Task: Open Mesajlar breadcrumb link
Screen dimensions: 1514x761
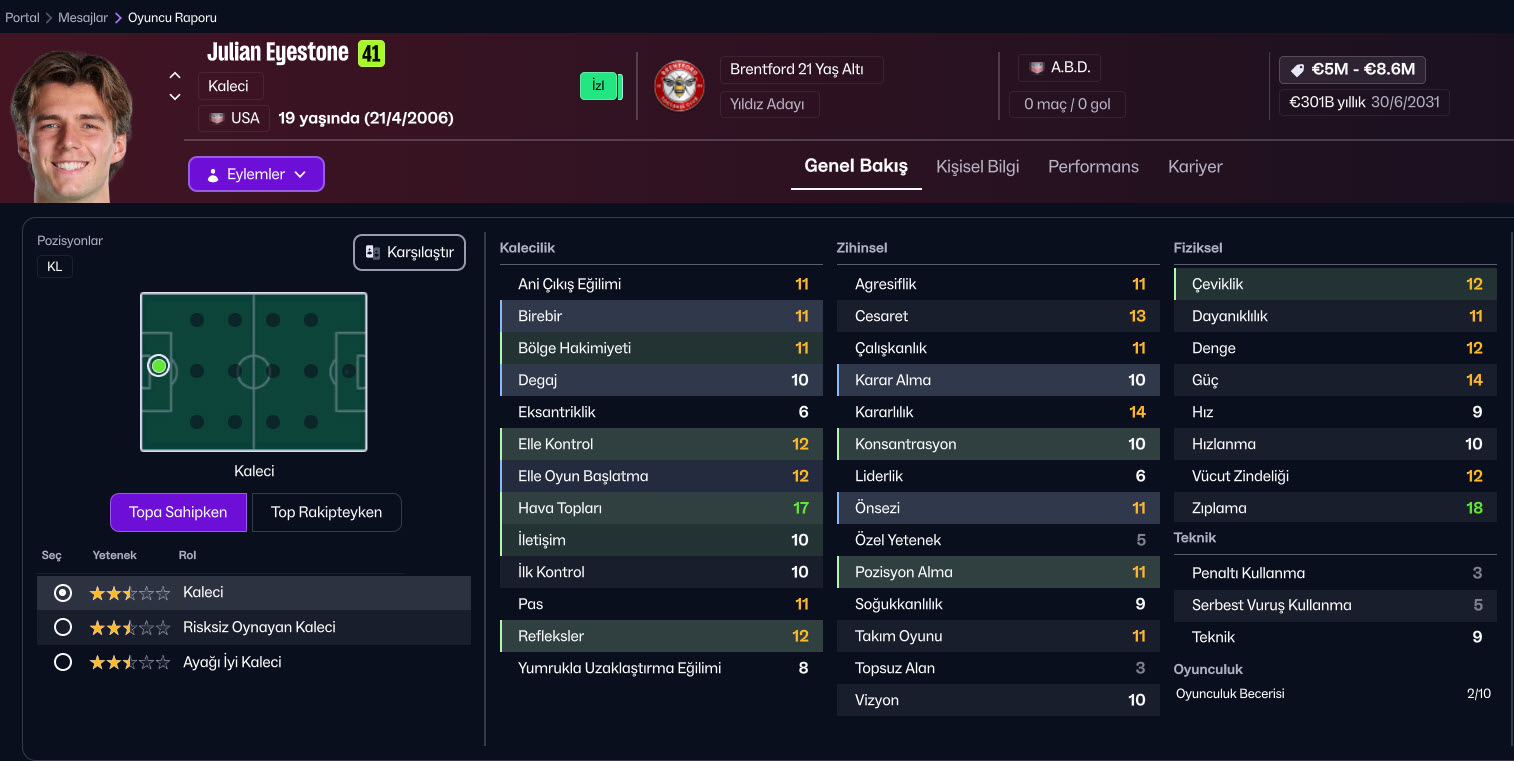Action: (82, 18)
